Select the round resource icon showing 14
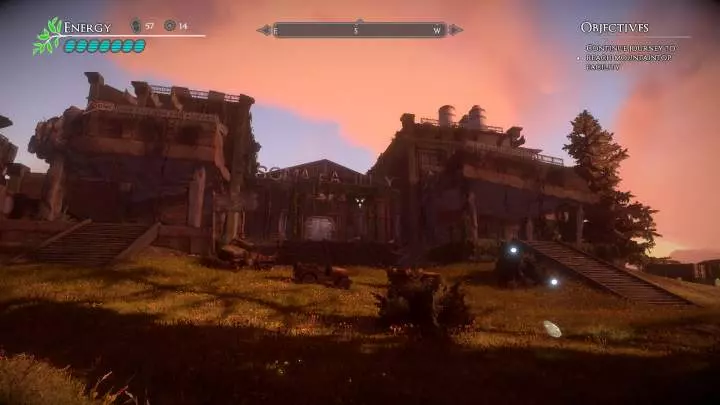Viewport: 720px width, 405px height. pyautogui.click(x=169, y=25)
